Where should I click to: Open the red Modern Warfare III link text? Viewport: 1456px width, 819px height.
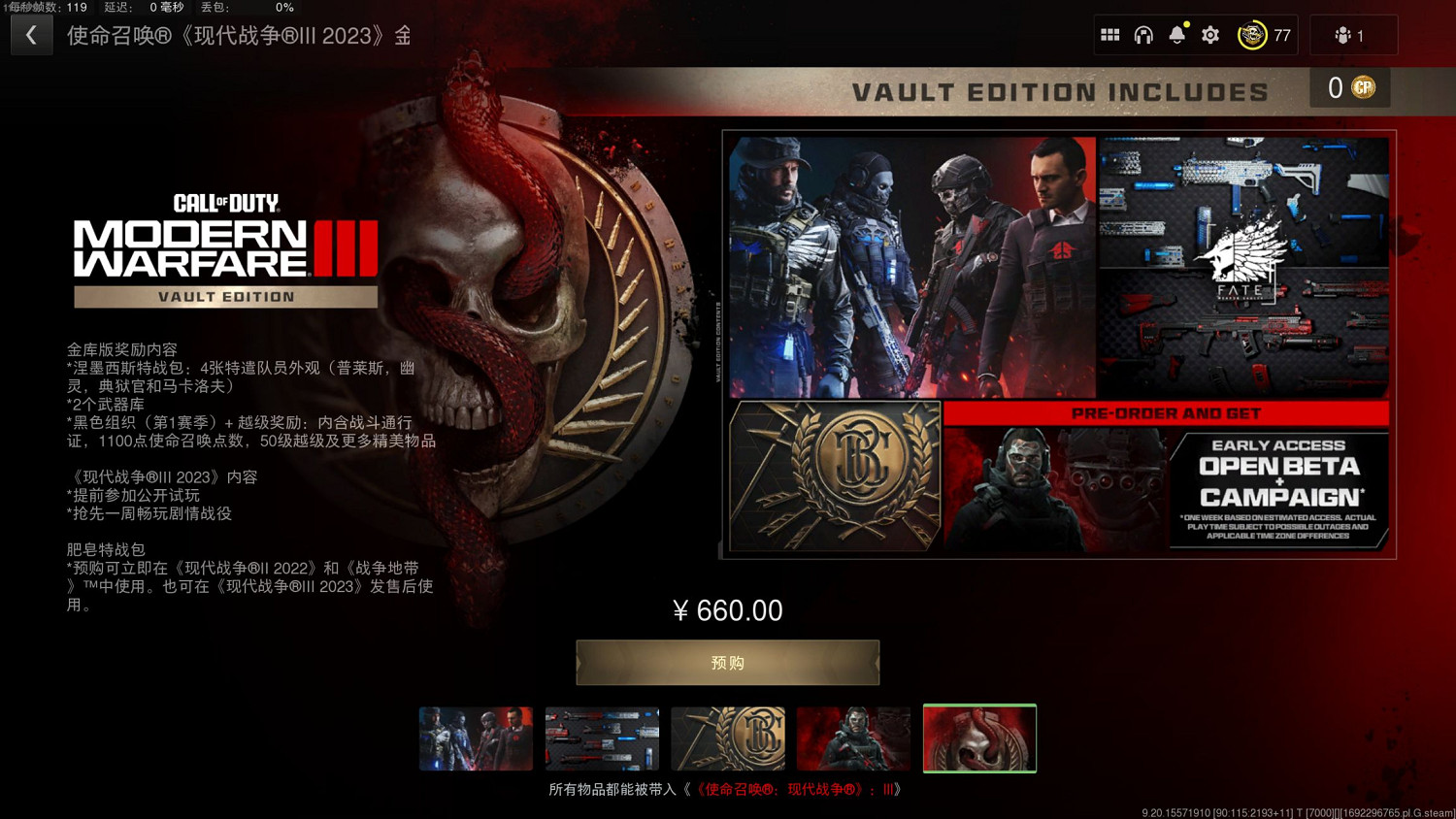tap(796, 790)
